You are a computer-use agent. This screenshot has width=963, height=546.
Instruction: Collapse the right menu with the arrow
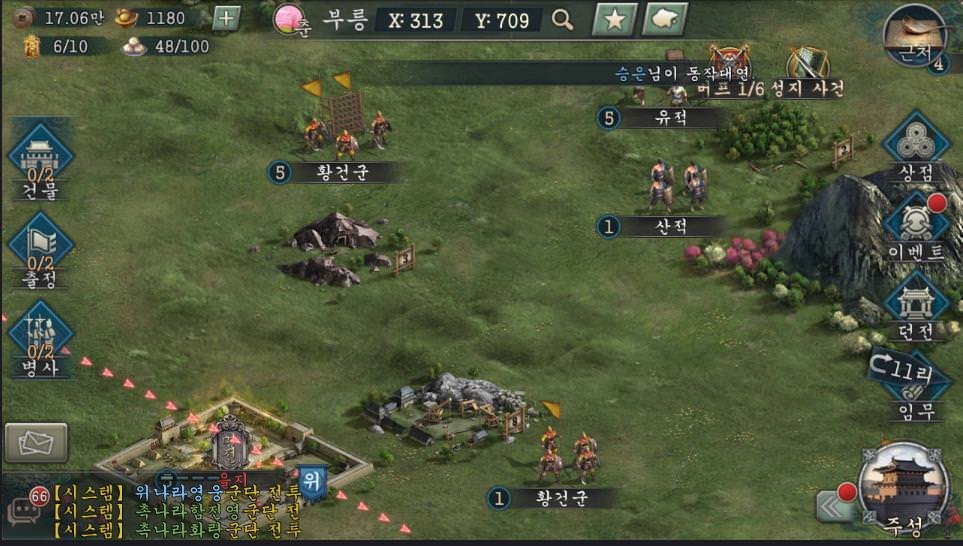point(834,506)
